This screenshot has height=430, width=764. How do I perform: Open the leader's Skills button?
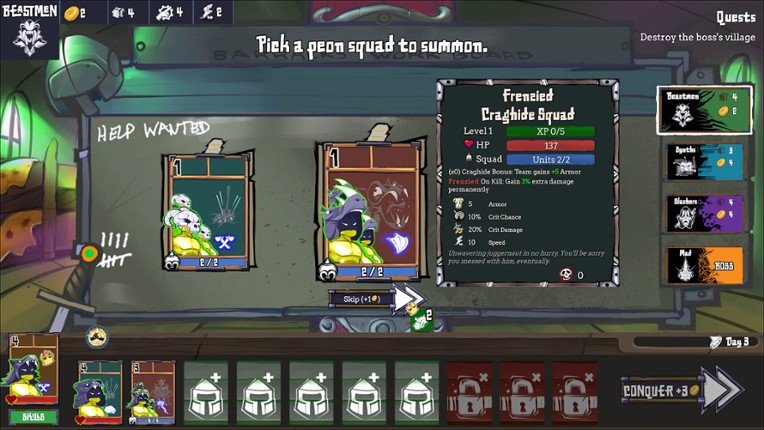[x=34, y=417]
